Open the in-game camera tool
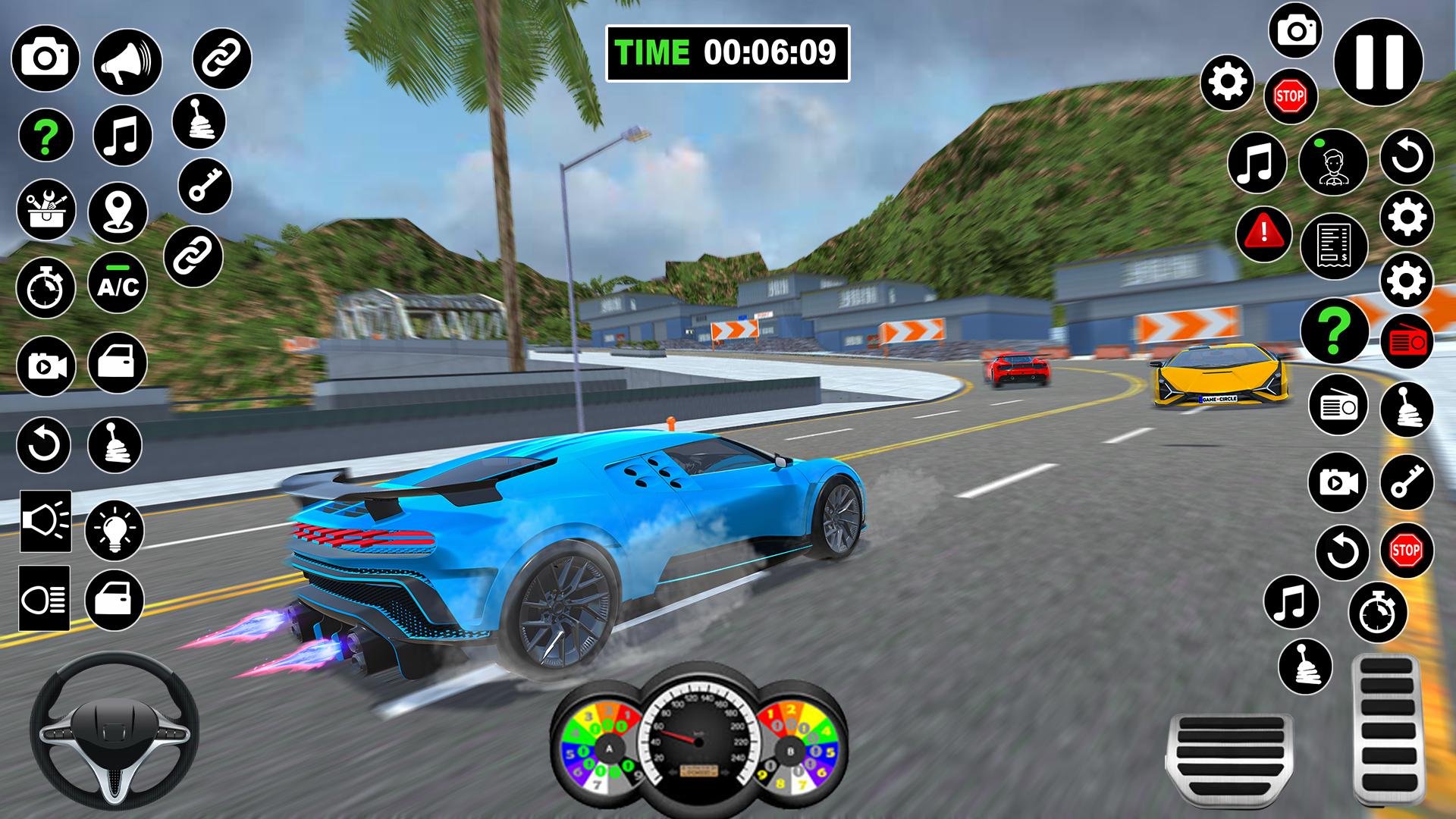This screenshot has width=1456, height=819. (45, 57)
